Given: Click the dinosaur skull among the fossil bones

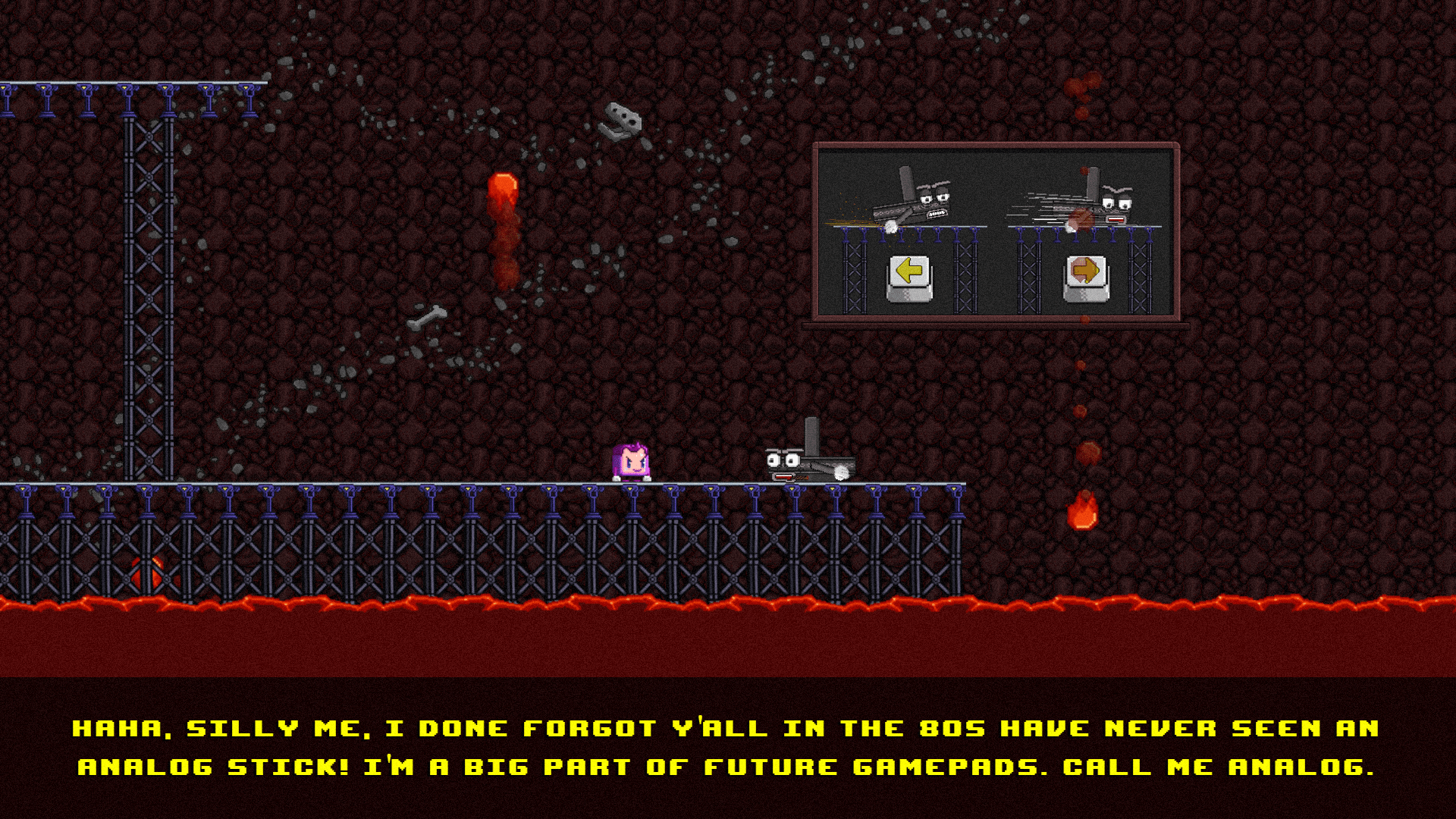Looking at the screenshot, I should tap(622, 120).
